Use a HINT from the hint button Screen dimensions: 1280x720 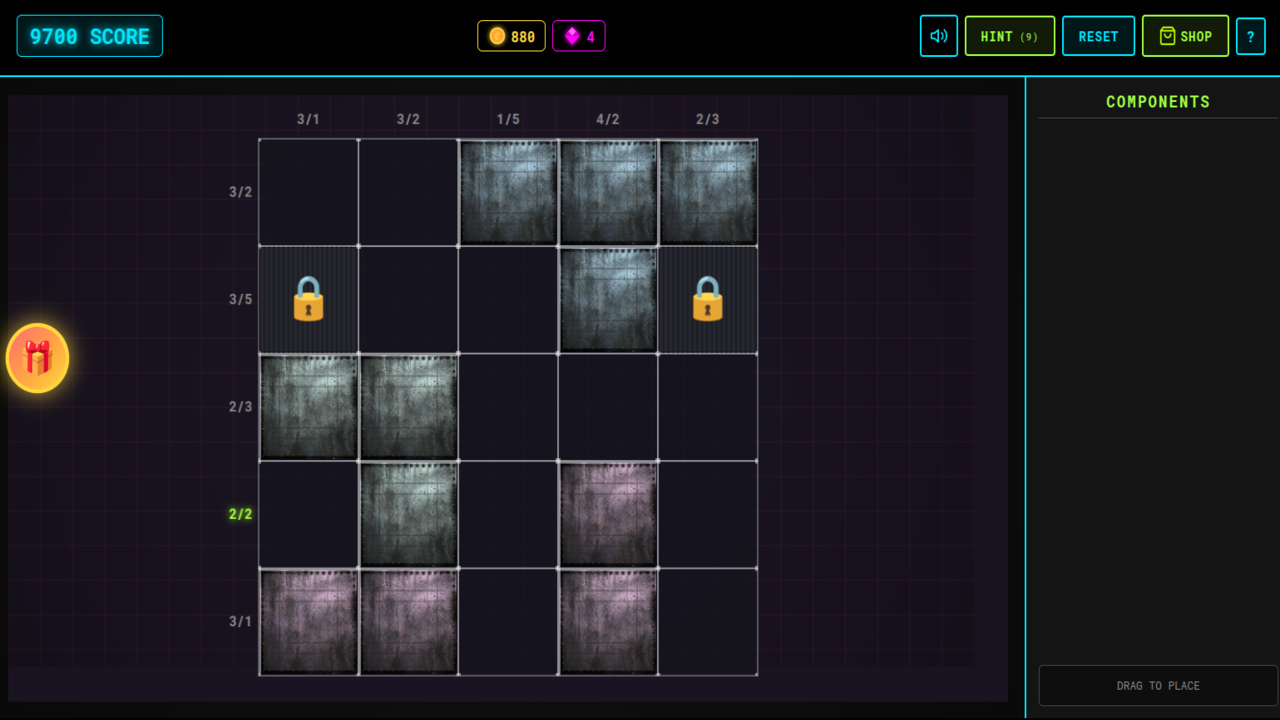click(x=1009, y=35)
